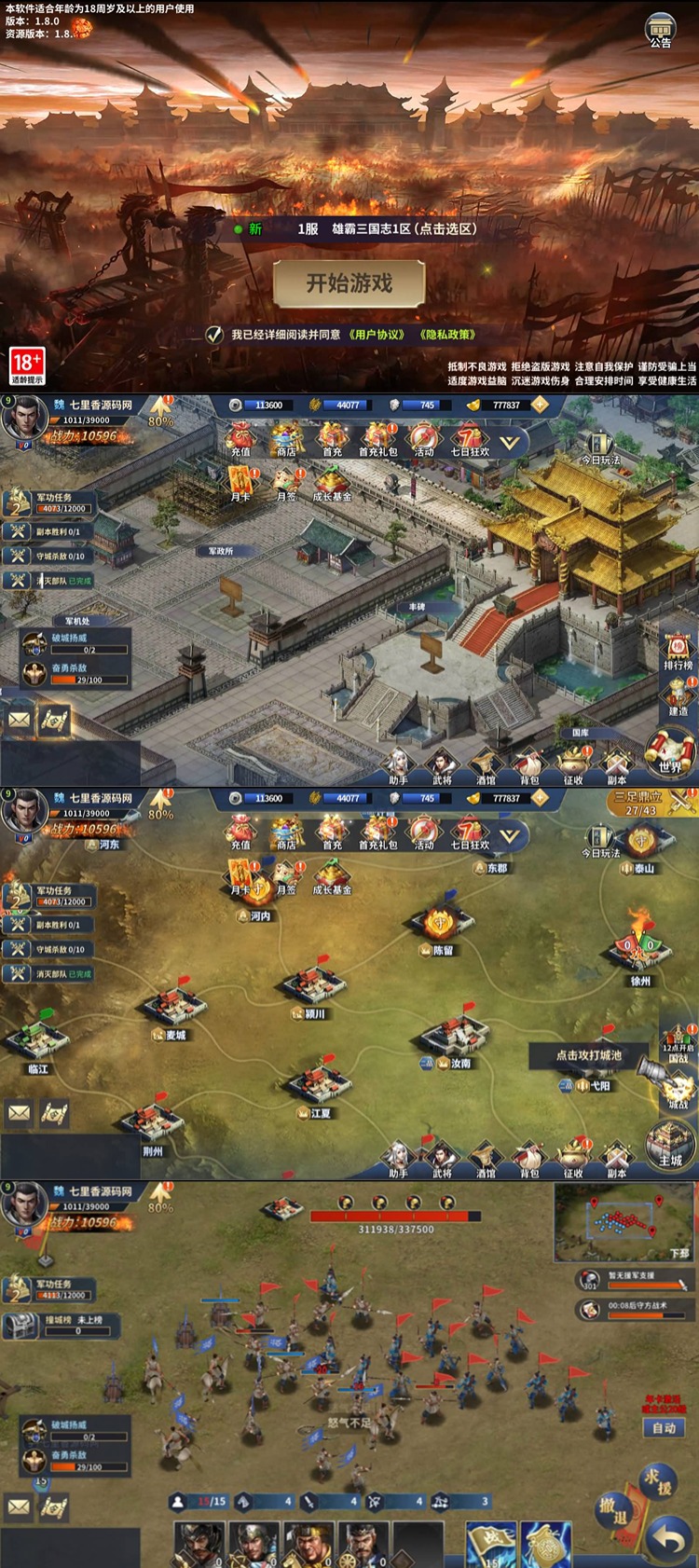
Task: Open the 建造 build menu
Action: [x=678, y=695]
